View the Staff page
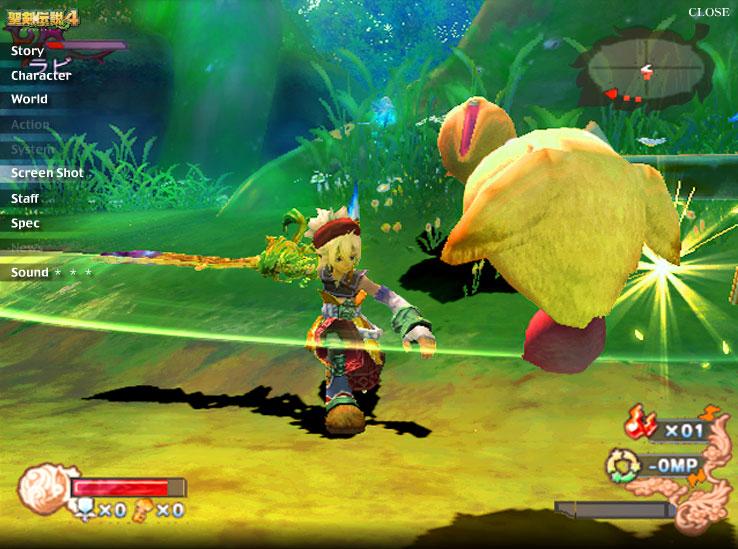The image size is (738, 549). [x=25, y=198]
